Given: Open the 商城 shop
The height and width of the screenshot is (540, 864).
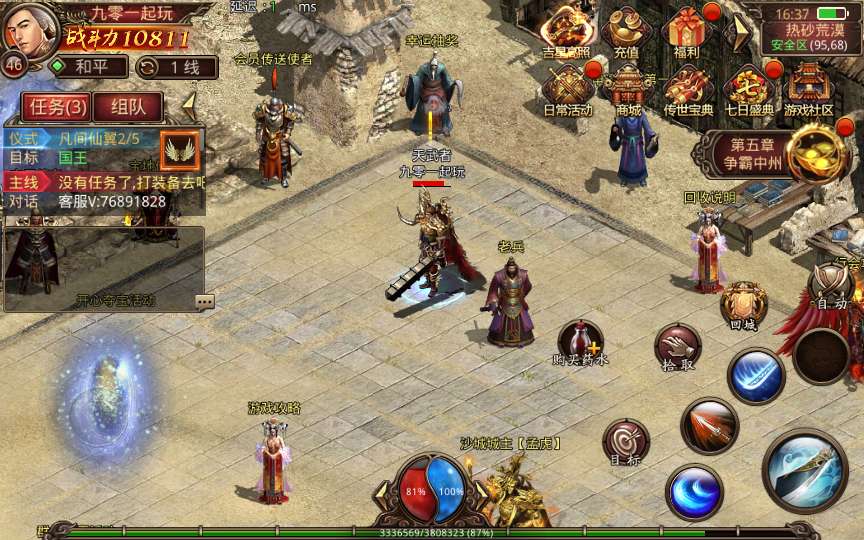Looking at the screenshot, I should (x=628, y=88).
